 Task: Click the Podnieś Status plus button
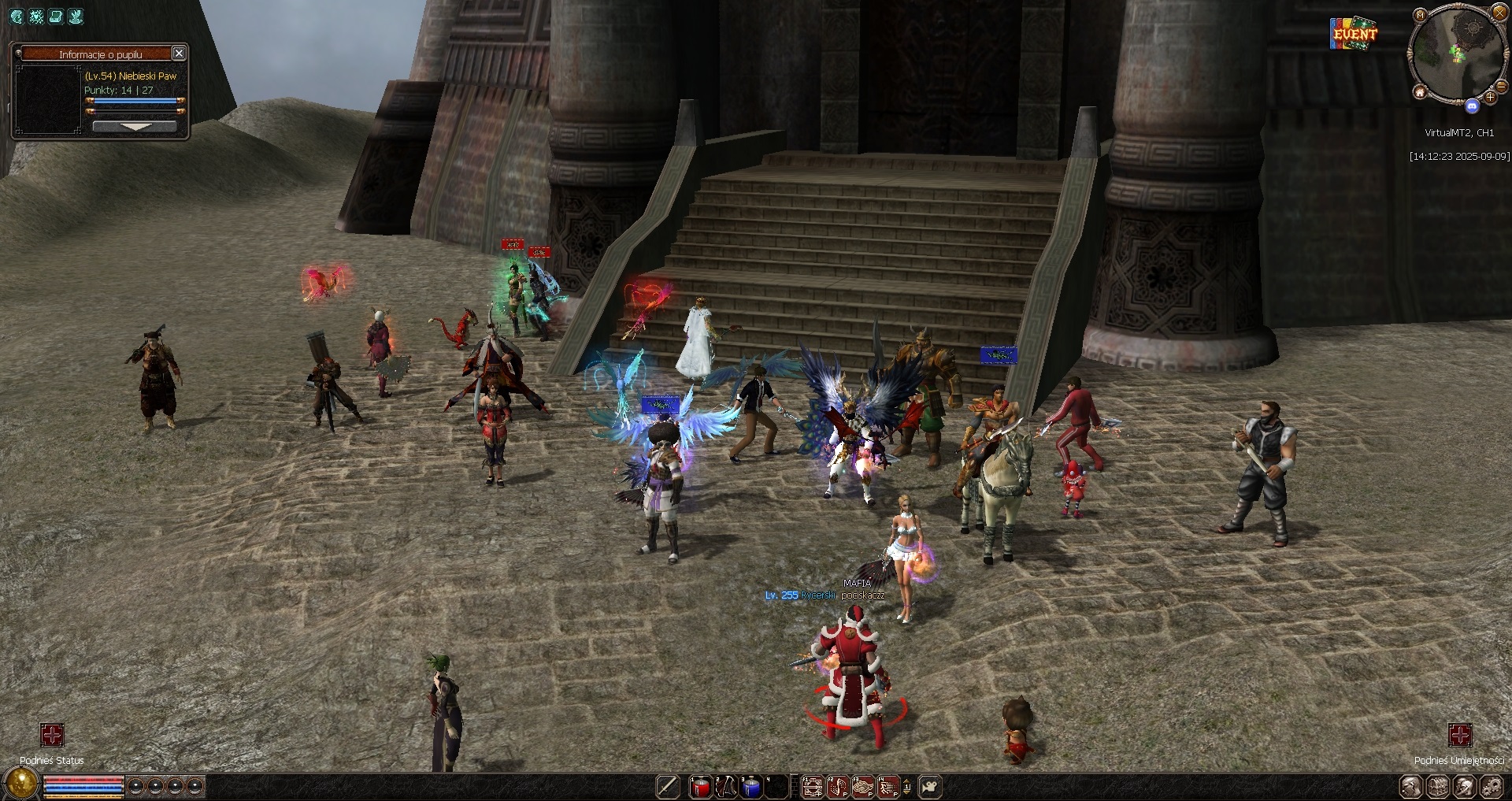click(52, 736)
